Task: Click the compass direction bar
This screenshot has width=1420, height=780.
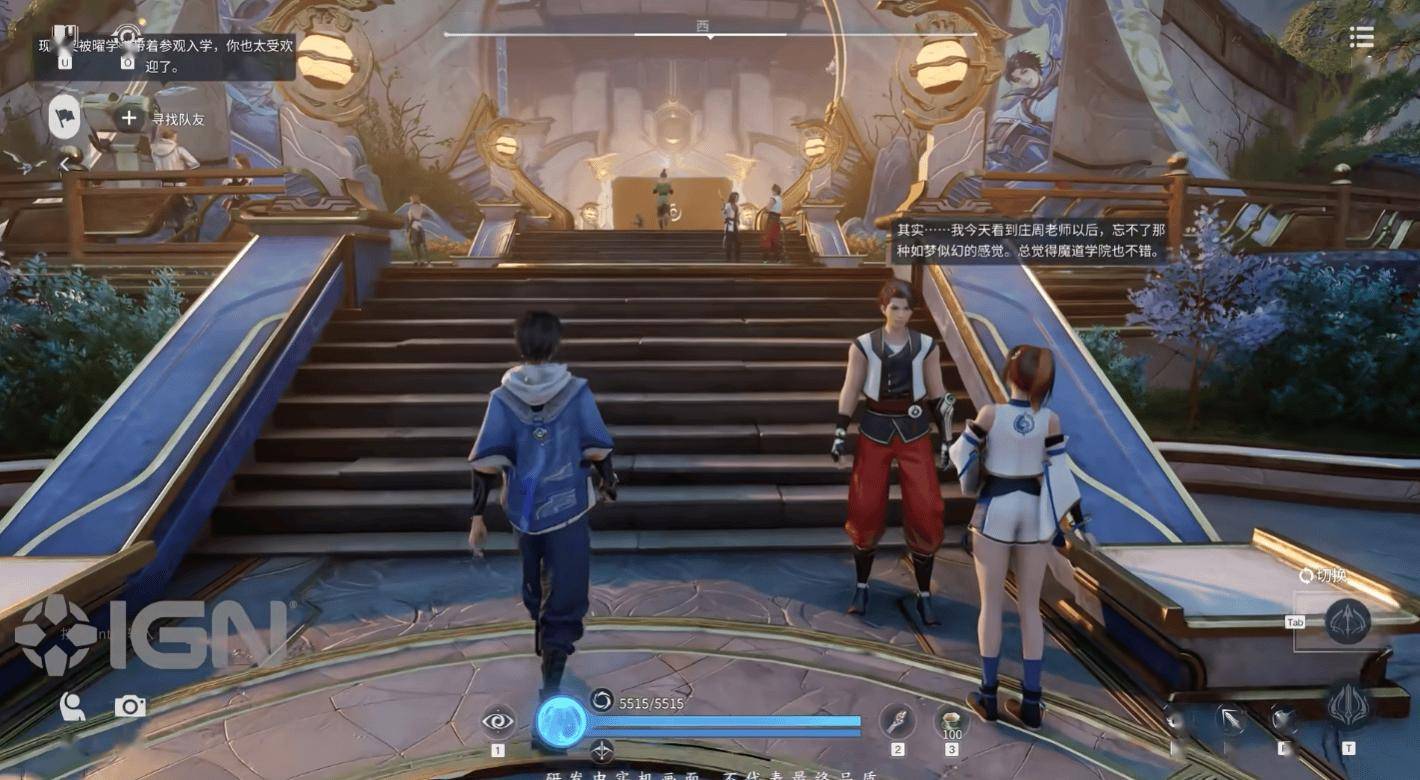Action: click(710, 33)
